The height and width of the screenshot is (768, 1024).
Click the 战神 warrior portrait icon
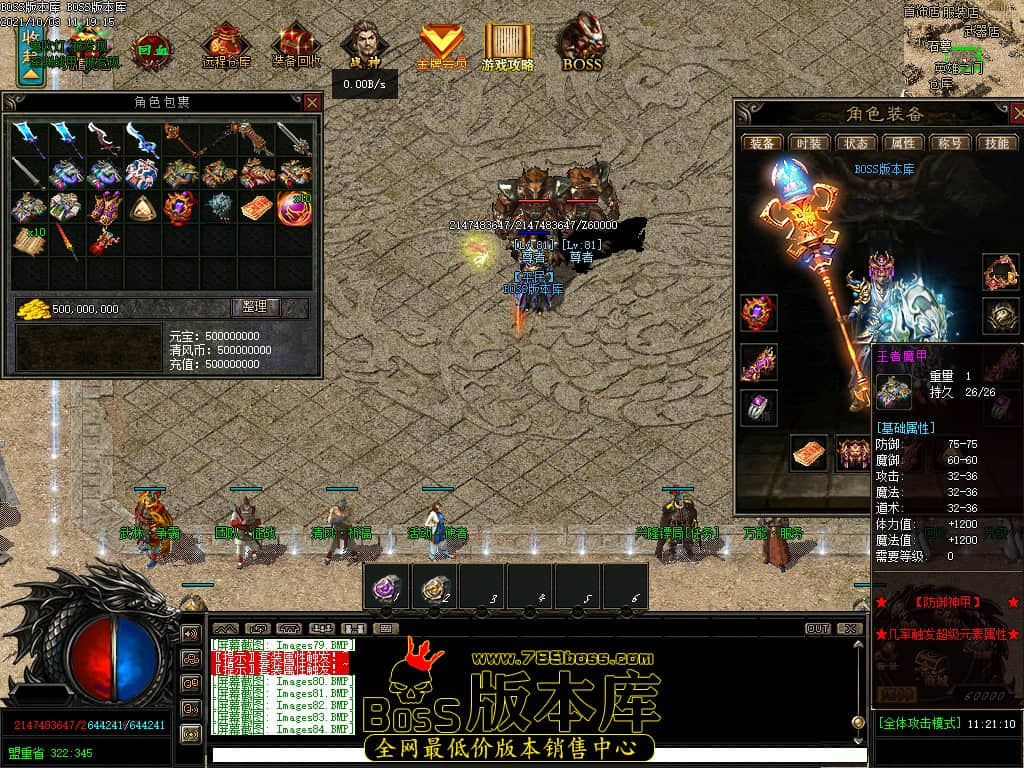coord(362,45)
